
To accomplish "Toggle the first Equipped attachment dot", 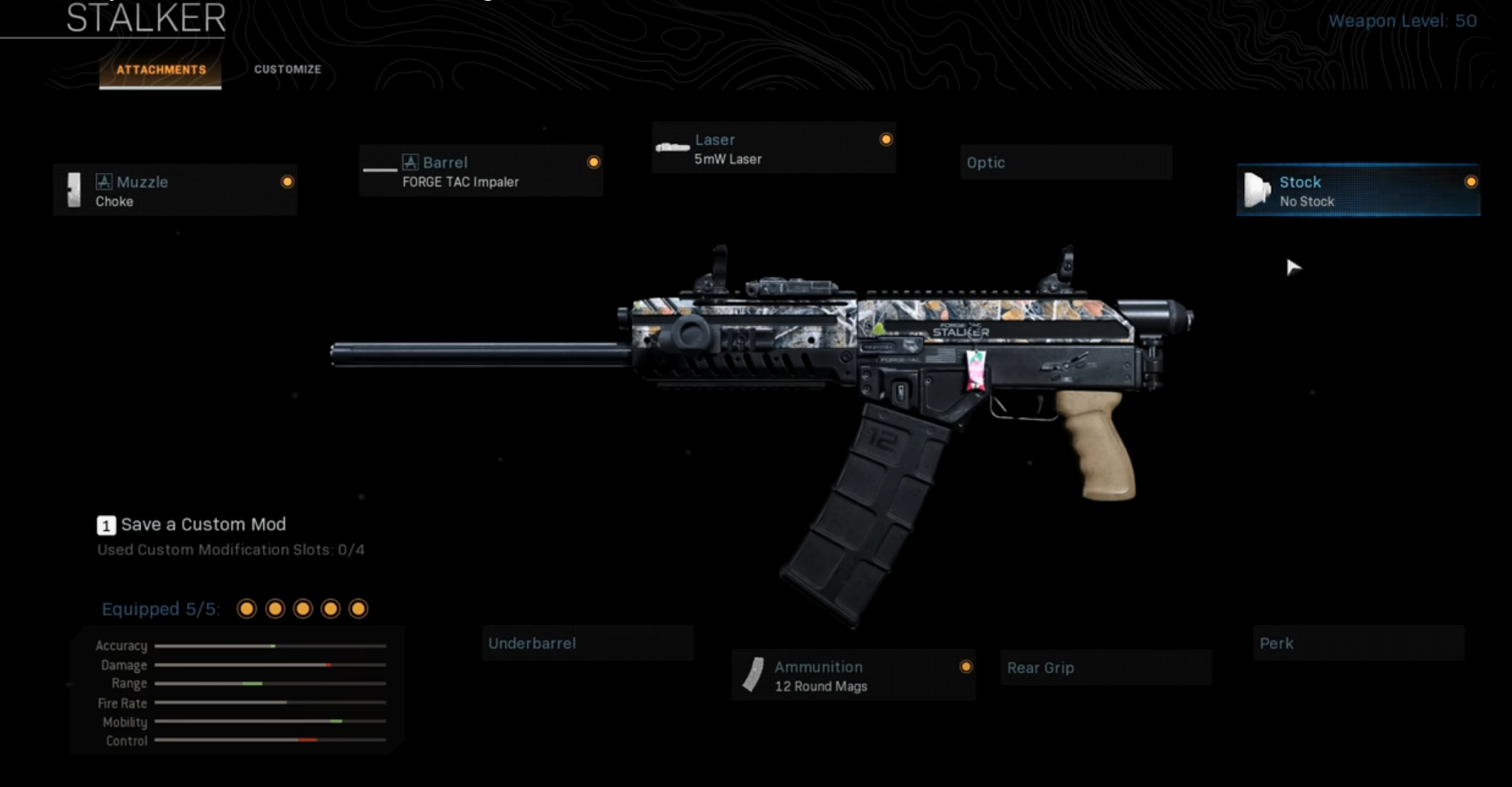I will pyautogui.click(x=246, y=608).
